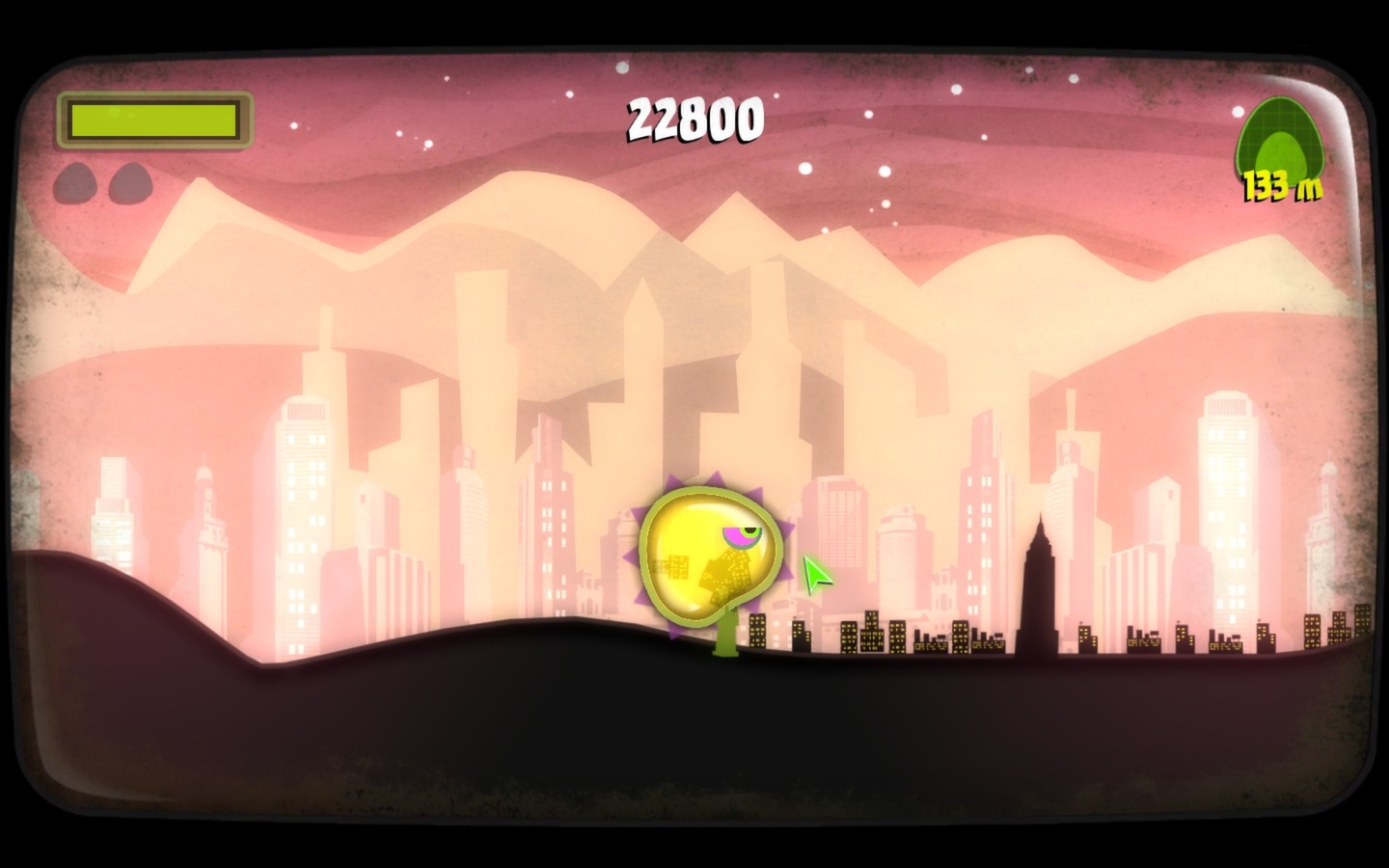1389x868 pixels.
Task: Select the left grey pellet icon
Action: tap(77, 183)
